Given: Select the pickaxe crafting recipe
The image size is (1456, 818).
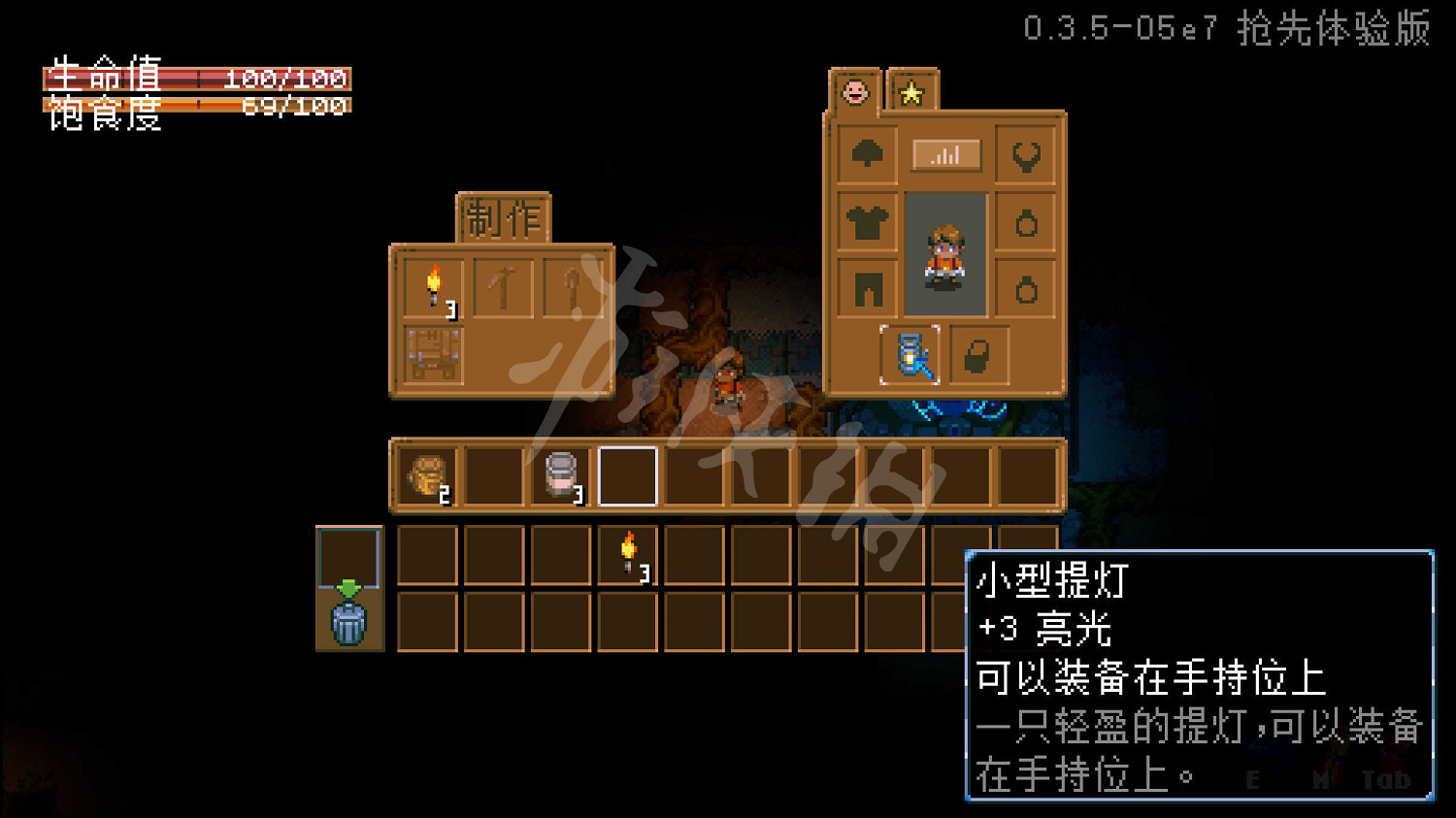Looking at the screenshot, I should (502, 287).
